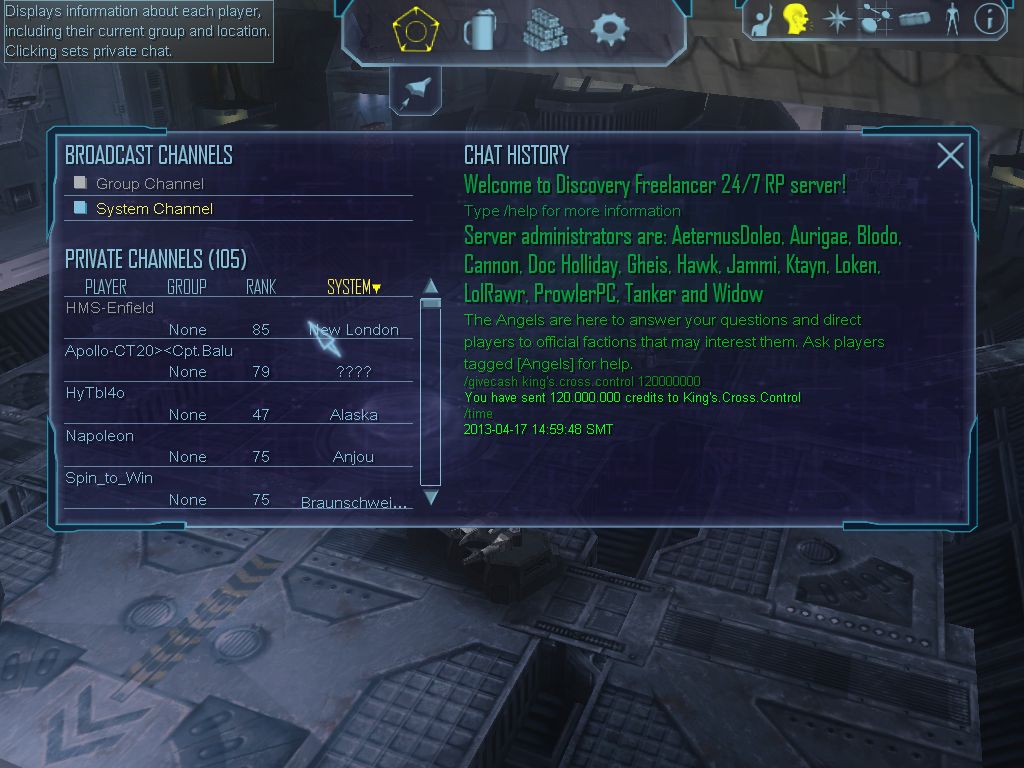1024x768 pixels.
Task: Select the System Channel broadcast option
Action: (154, 209)
